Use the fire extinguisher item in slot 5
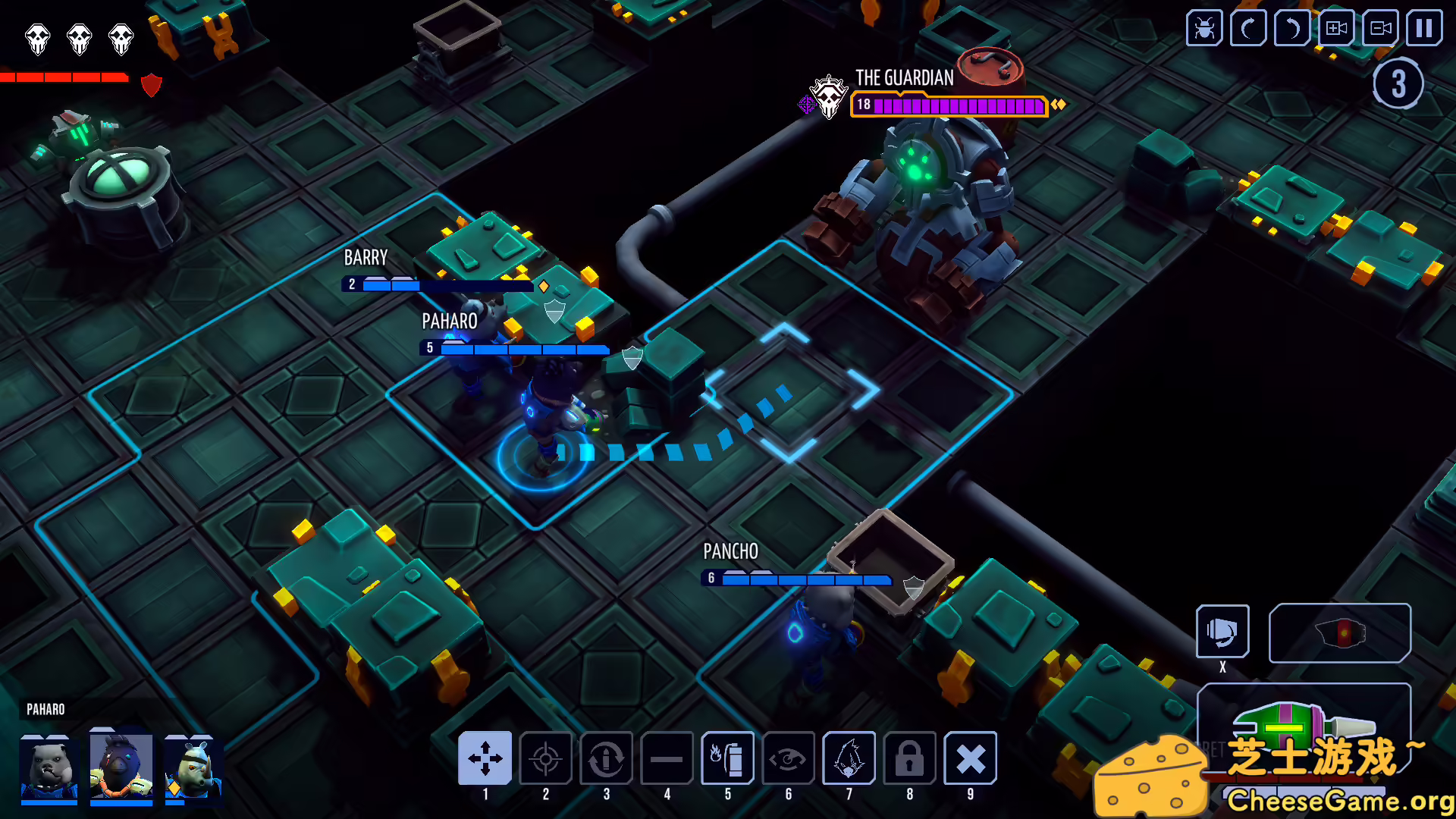The image size is (1456, 819). (x=728, y=758)
